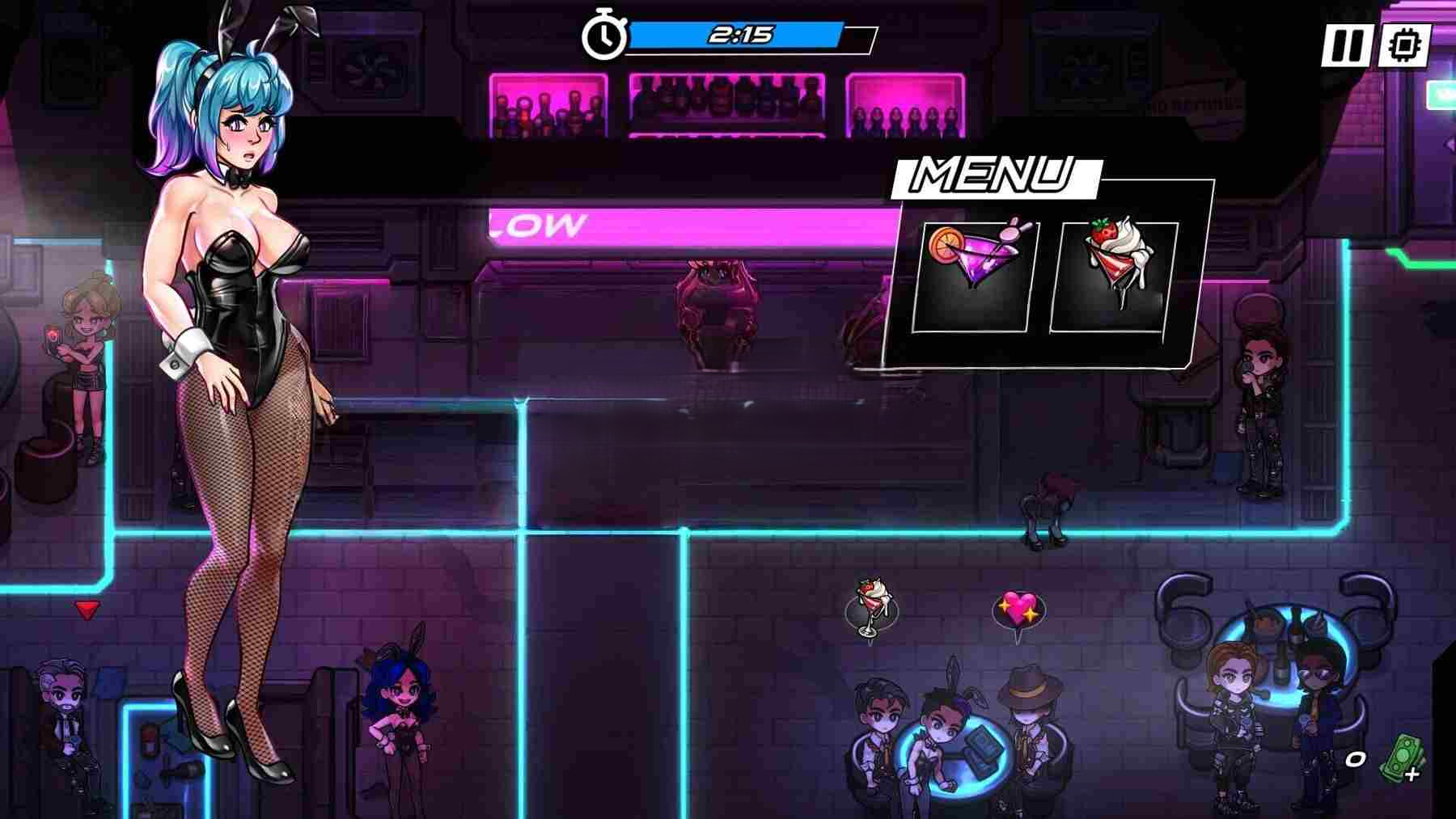Open the gear settings button
This screenshot has width=1456, height=819.
[1404, 45]
